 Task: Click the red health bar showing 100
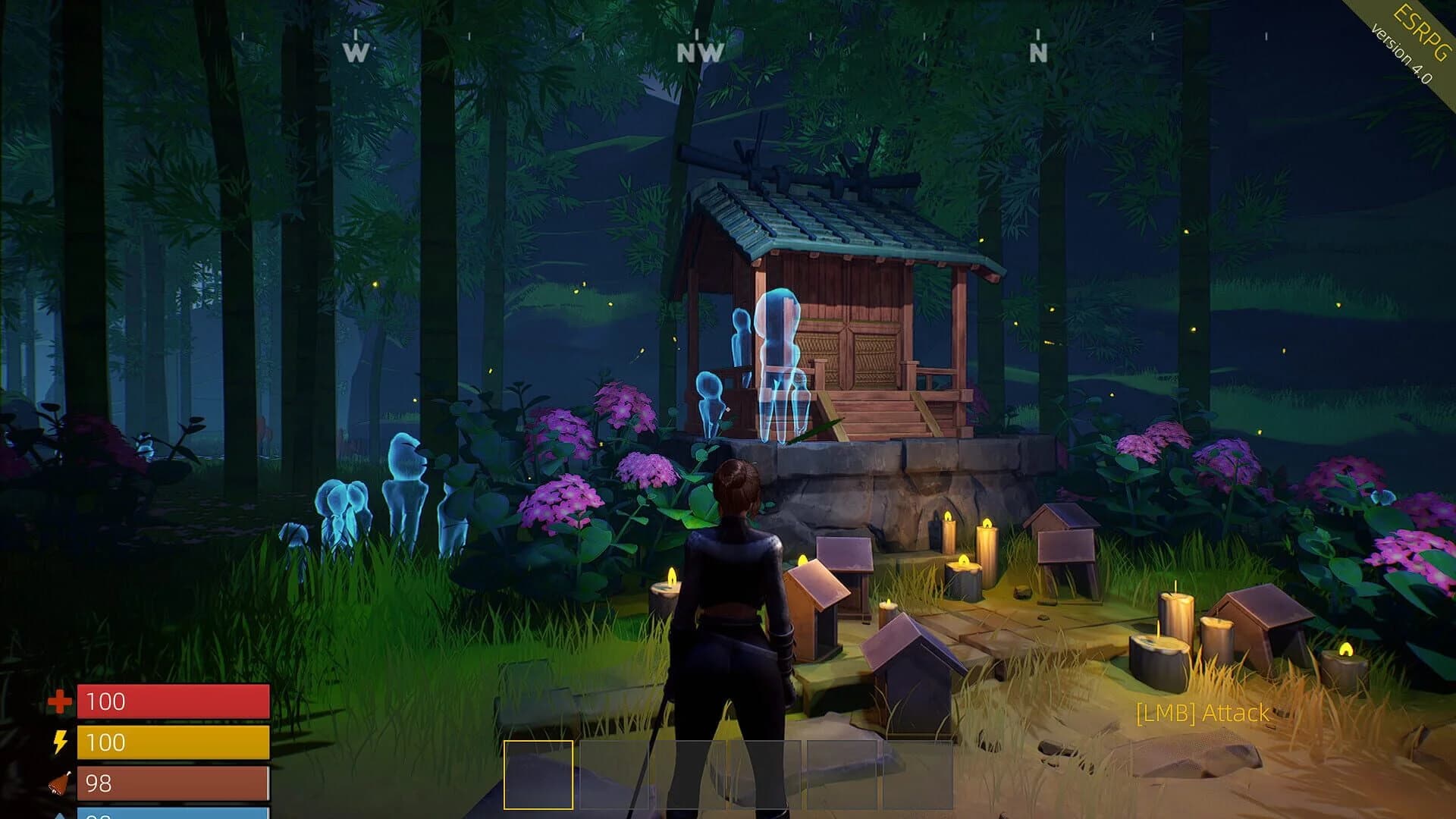point(174,702)
